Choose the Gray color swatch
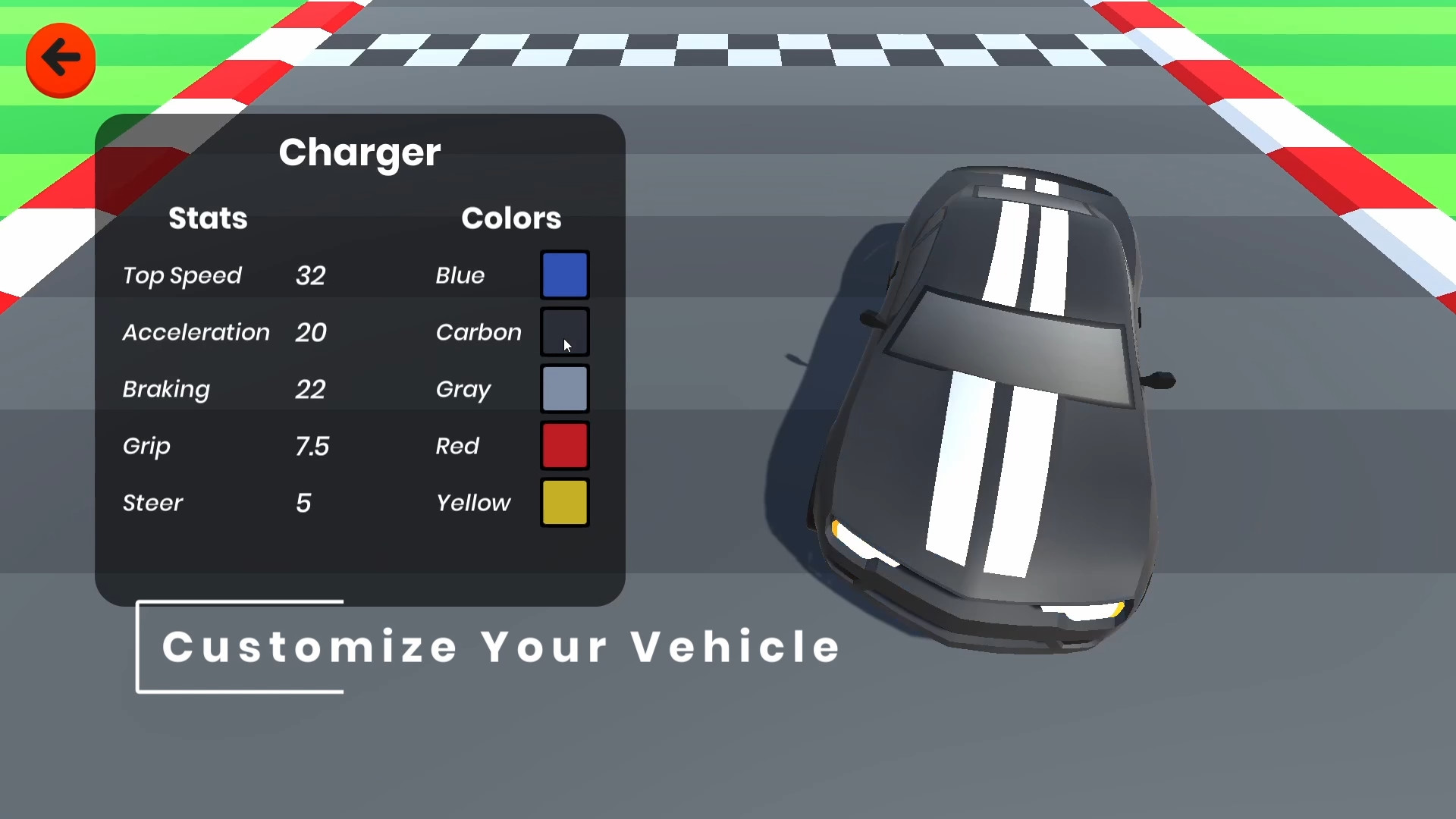This screenshot has height=819, width=1456. [564, 388]
